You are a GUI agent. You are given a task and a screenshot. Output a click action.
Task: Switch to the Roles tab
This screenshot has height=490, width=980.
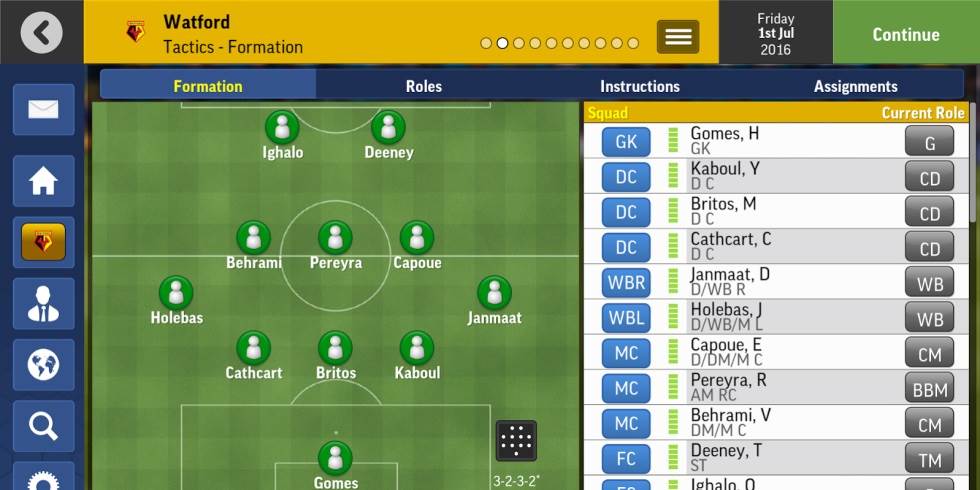(x=423, y=86)
